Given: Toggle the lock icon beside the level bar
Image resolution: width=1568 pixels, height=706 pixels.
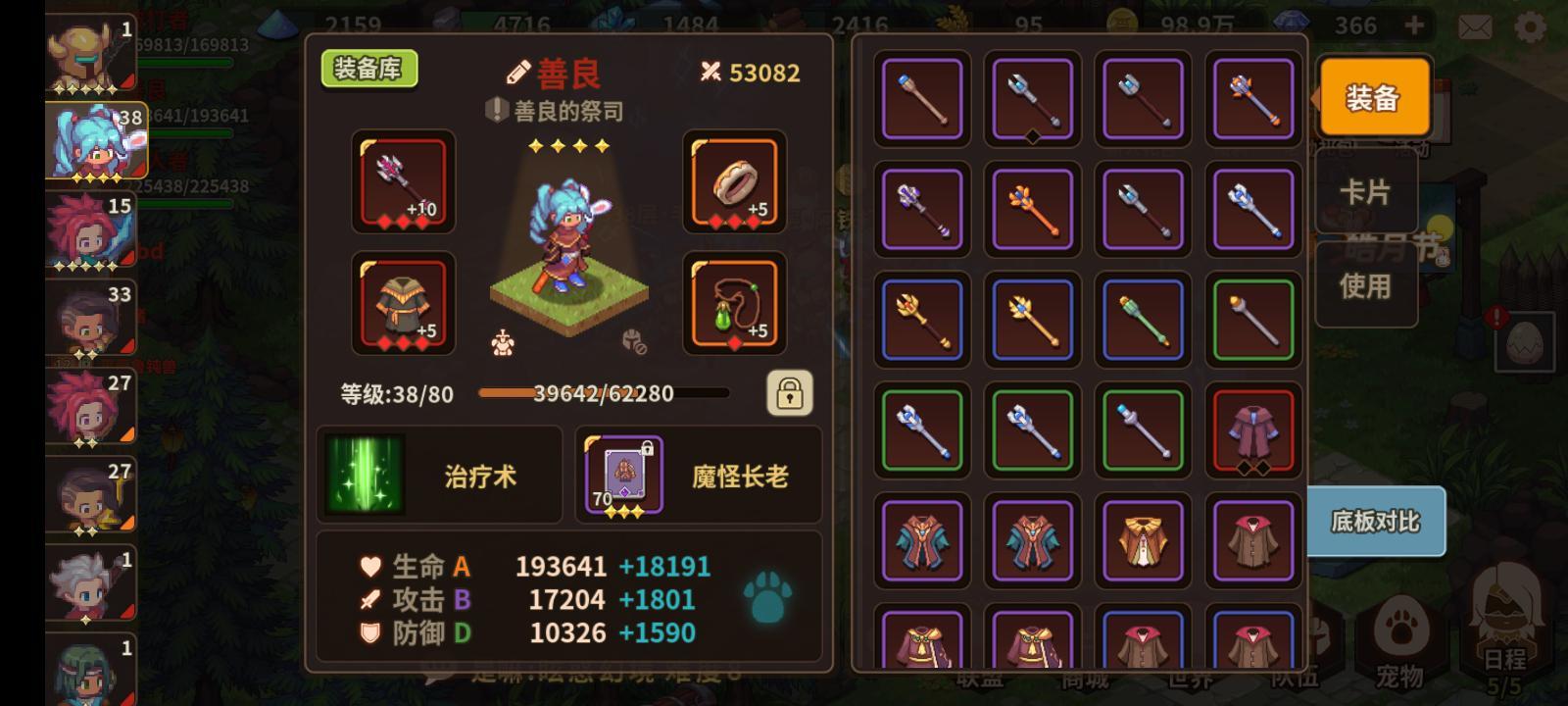Looking at the screenshot, I should coord(791,392).
